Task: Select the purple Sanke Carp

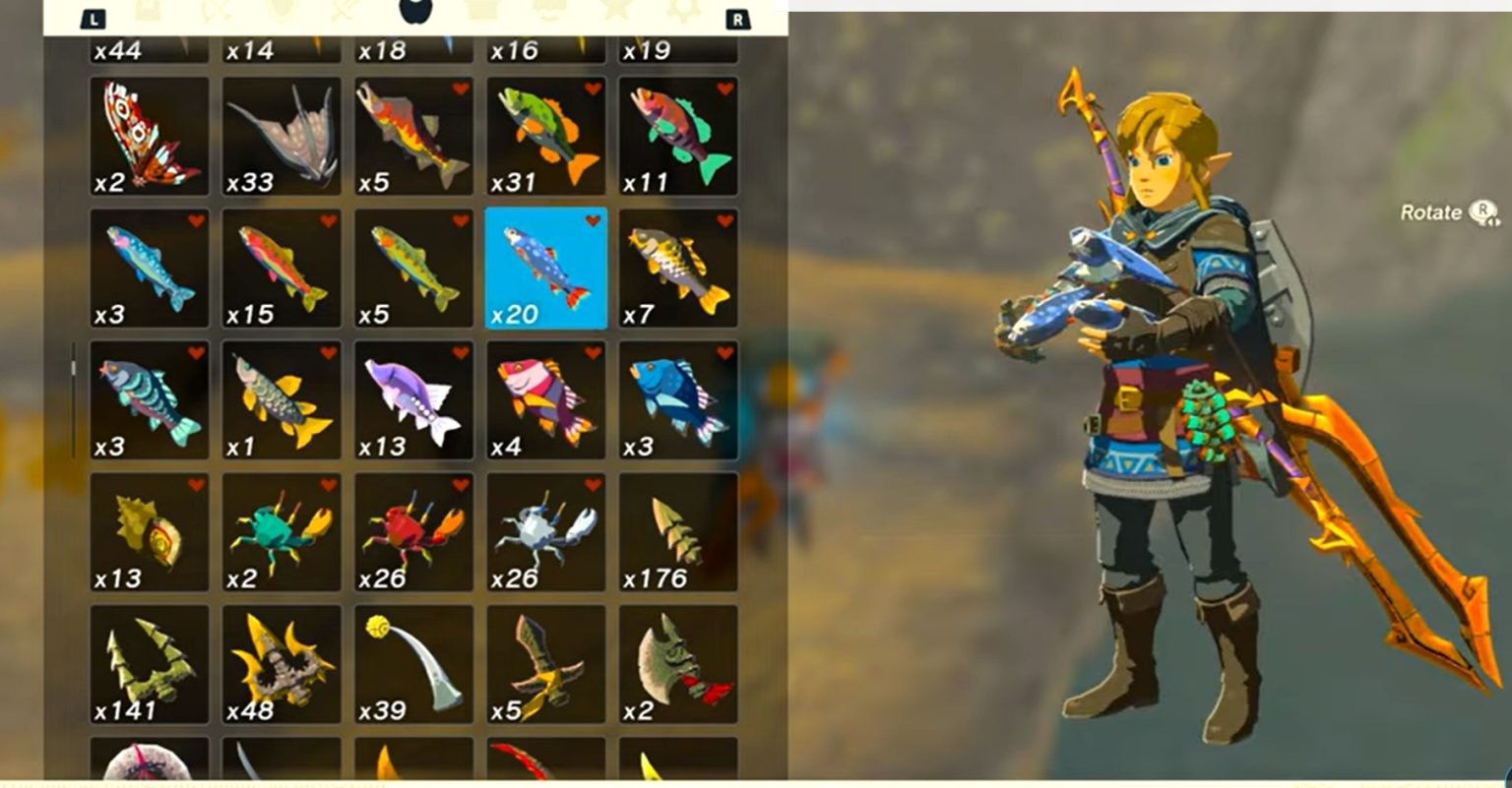Action: point(413,398)
